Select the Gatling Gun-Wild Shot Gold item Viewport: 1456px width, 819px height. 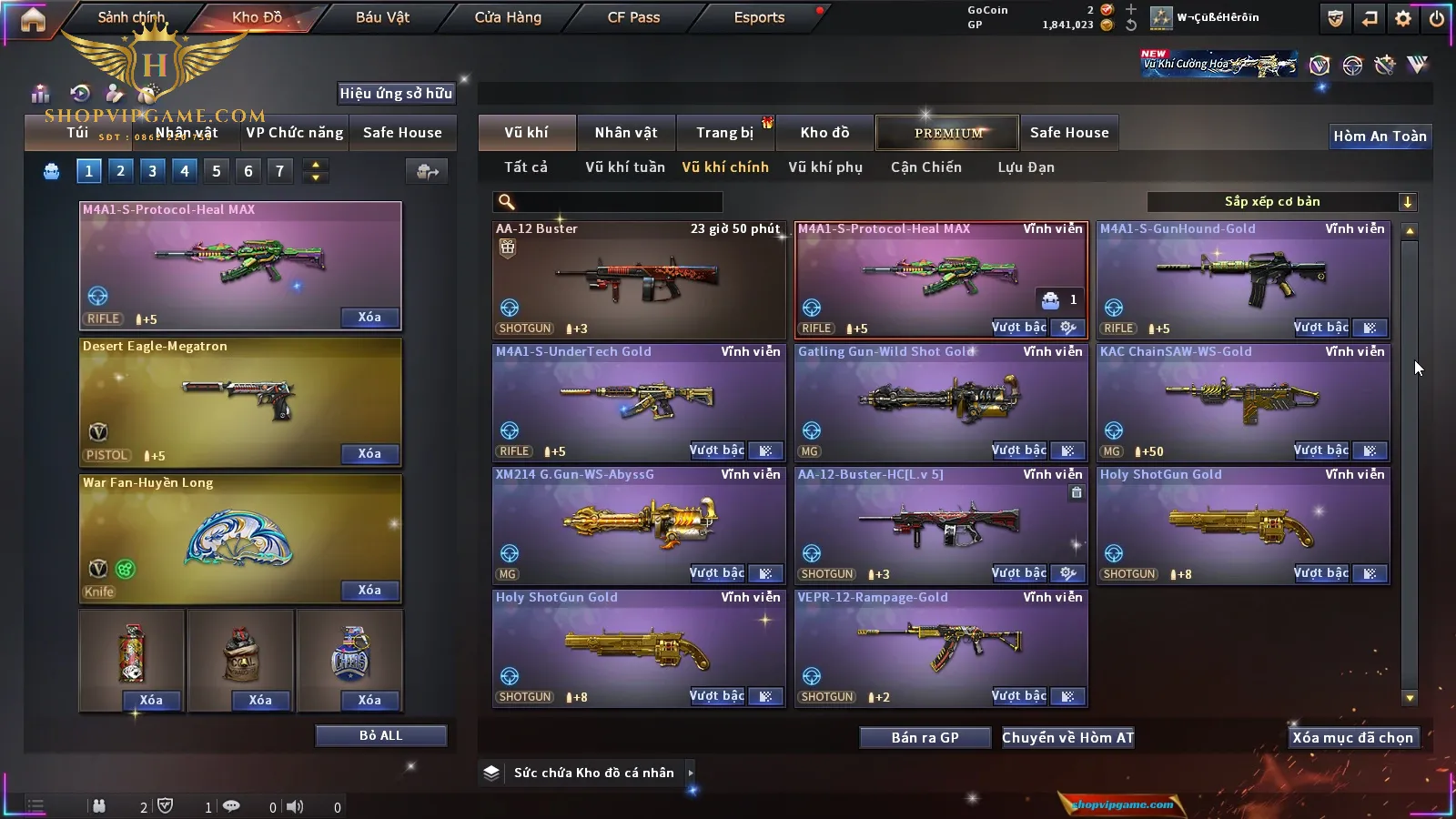click(940, 399)
